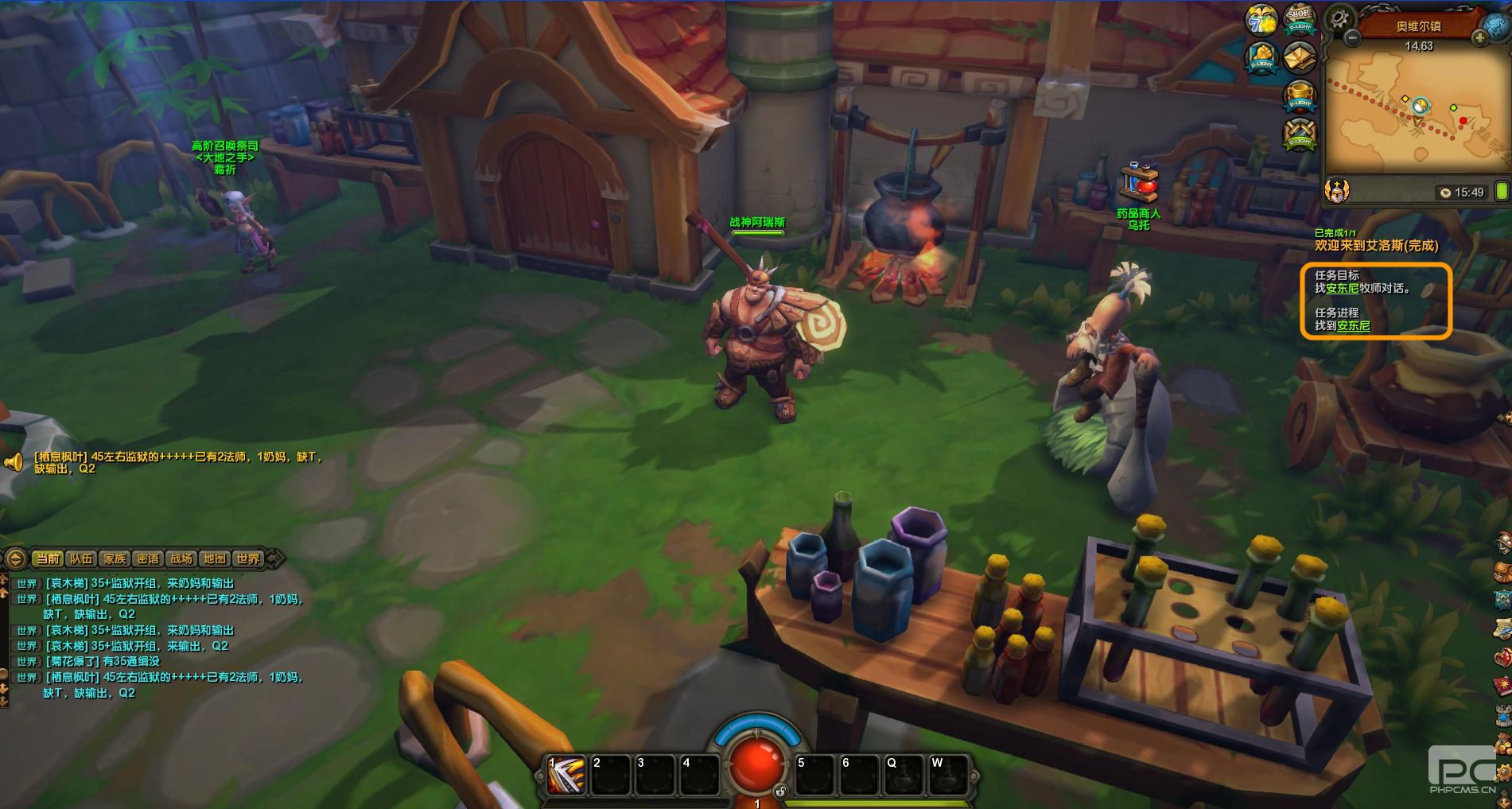
Task: Open the golden trophy icon
Action: tap(1300, 95)
